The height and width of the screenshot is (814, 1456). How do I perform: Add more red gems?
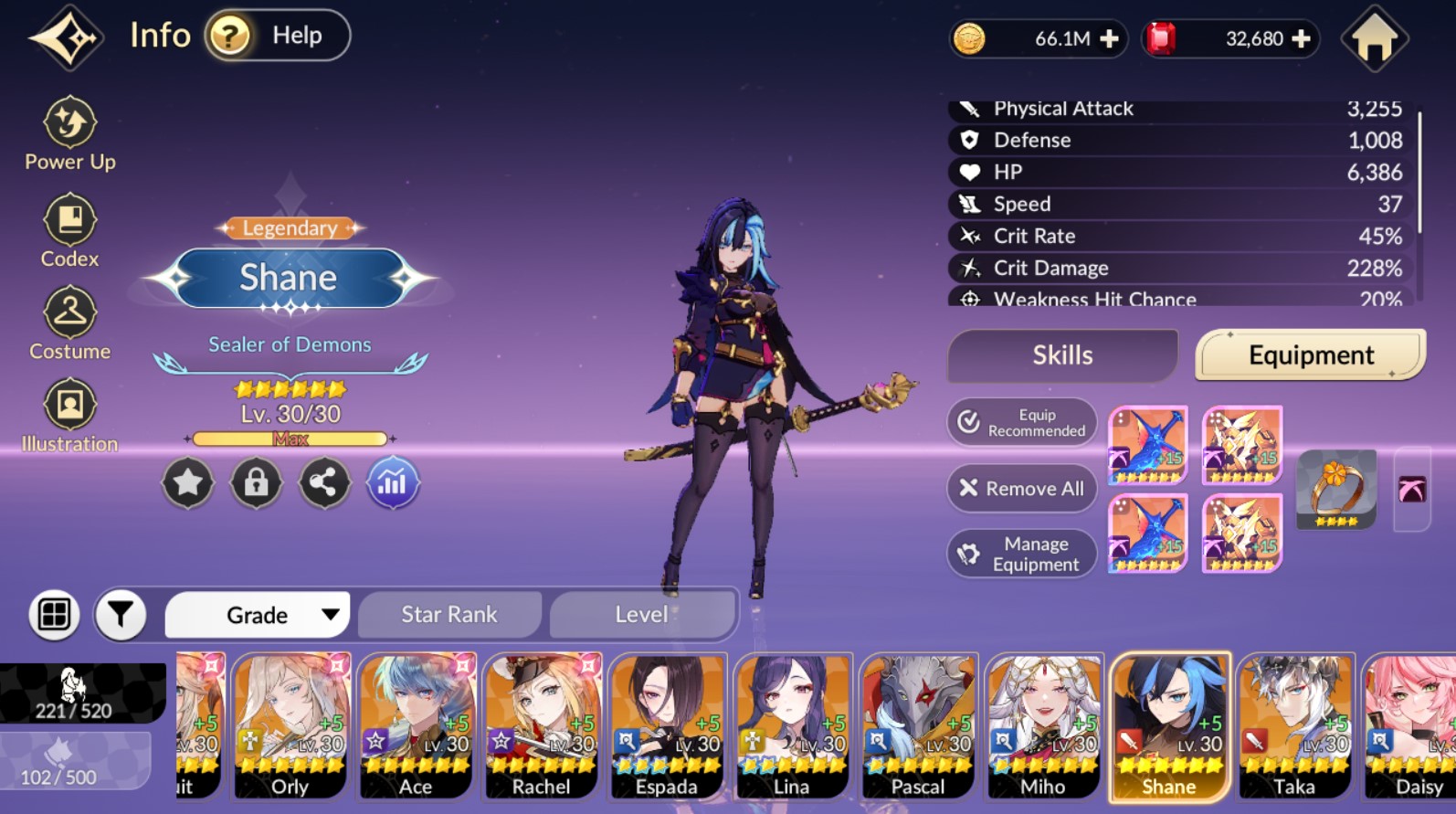pos(1302,39)
